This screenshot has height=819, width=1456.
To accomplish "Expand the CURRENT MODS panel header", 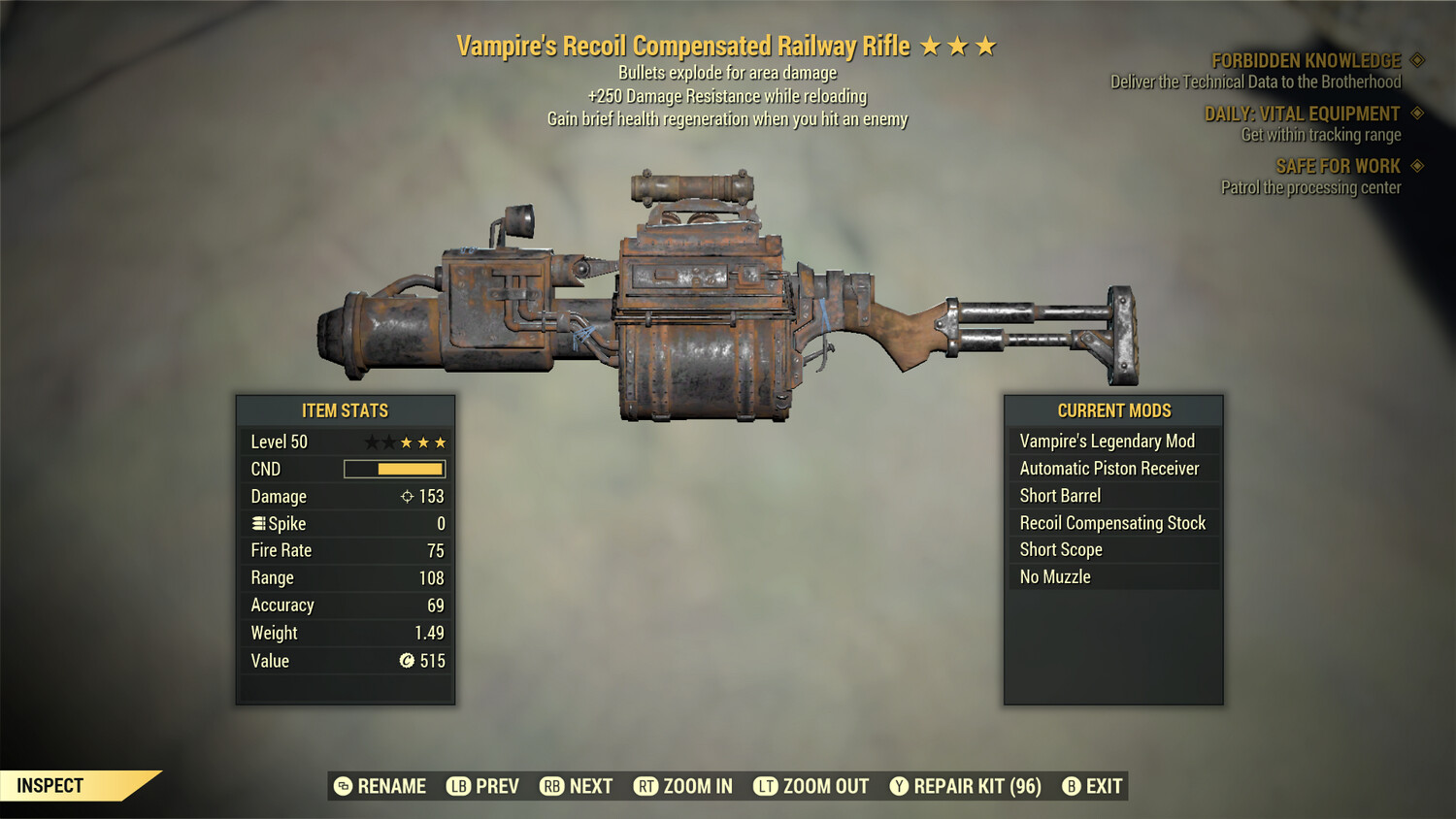I will (x=1113, y=409).
